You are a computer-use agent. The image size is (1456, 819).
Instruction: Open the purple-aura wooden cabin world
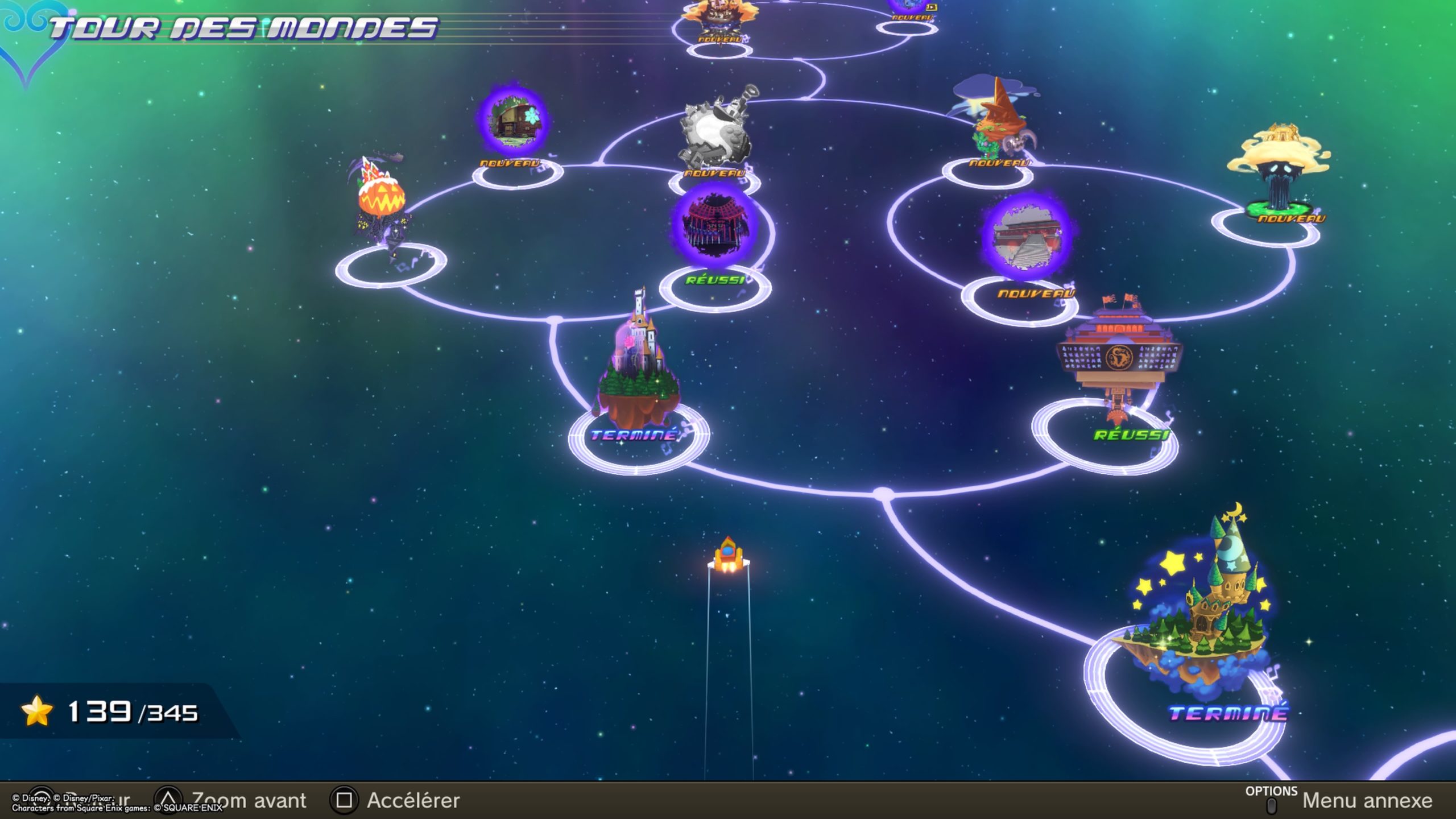coord(513,121)
